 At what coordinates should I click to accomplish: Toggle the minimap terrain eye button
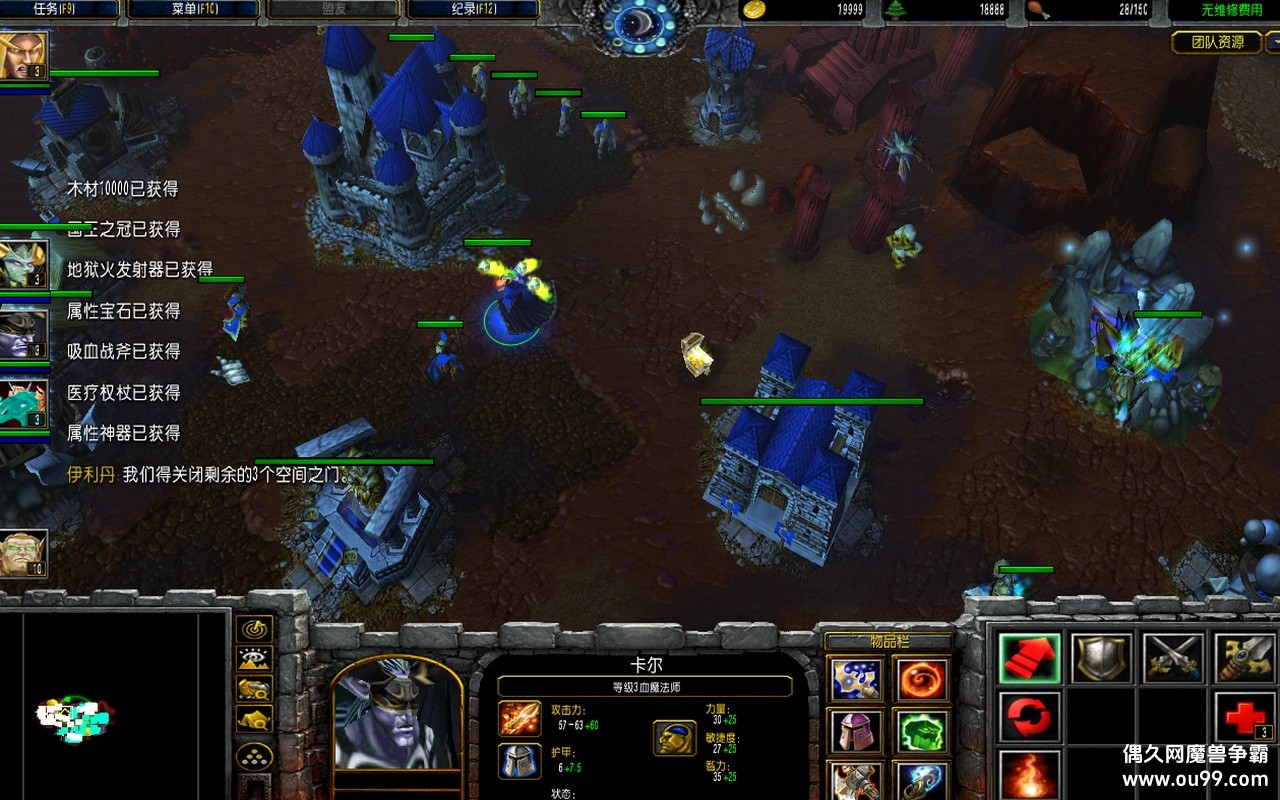pyautogui.click(x=255, y=659)
